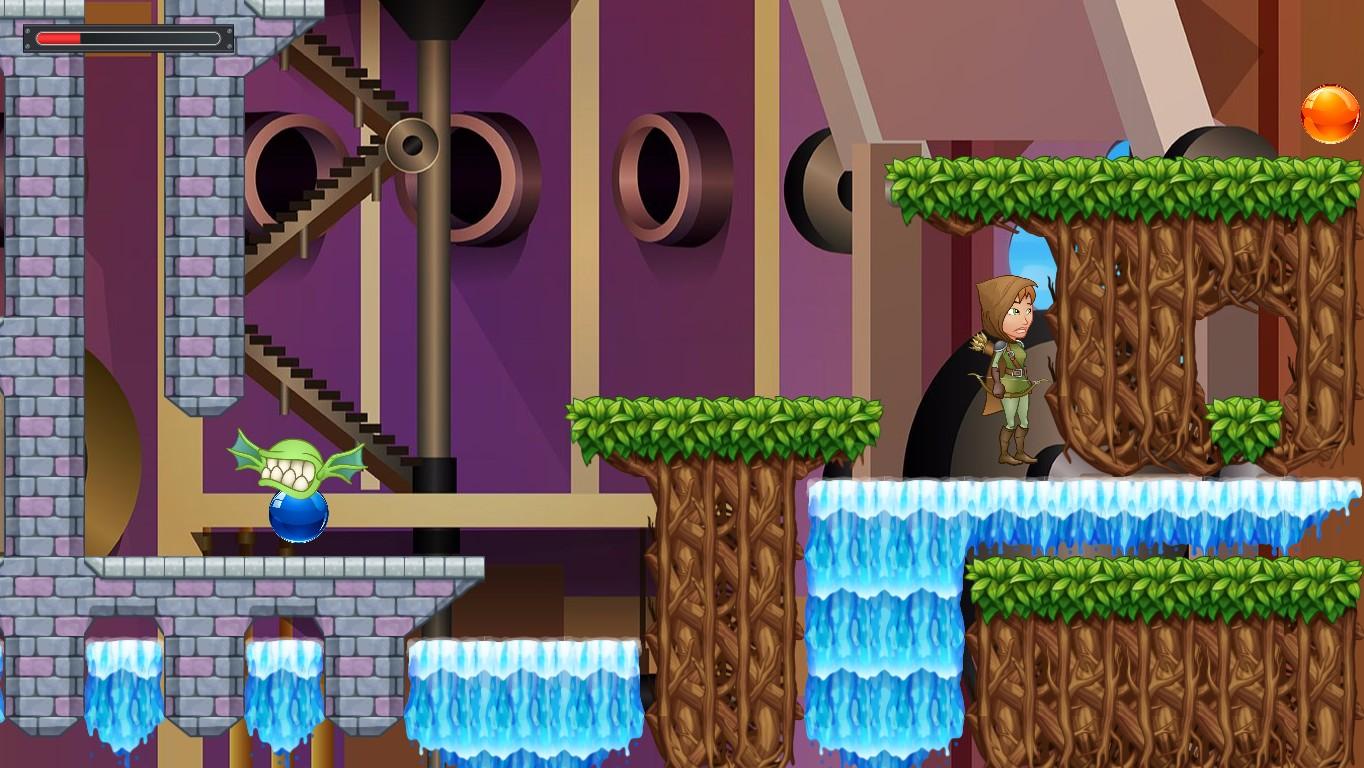Click the archer's bow
The image size is (1364, 768).
click(x=983, y=390)
